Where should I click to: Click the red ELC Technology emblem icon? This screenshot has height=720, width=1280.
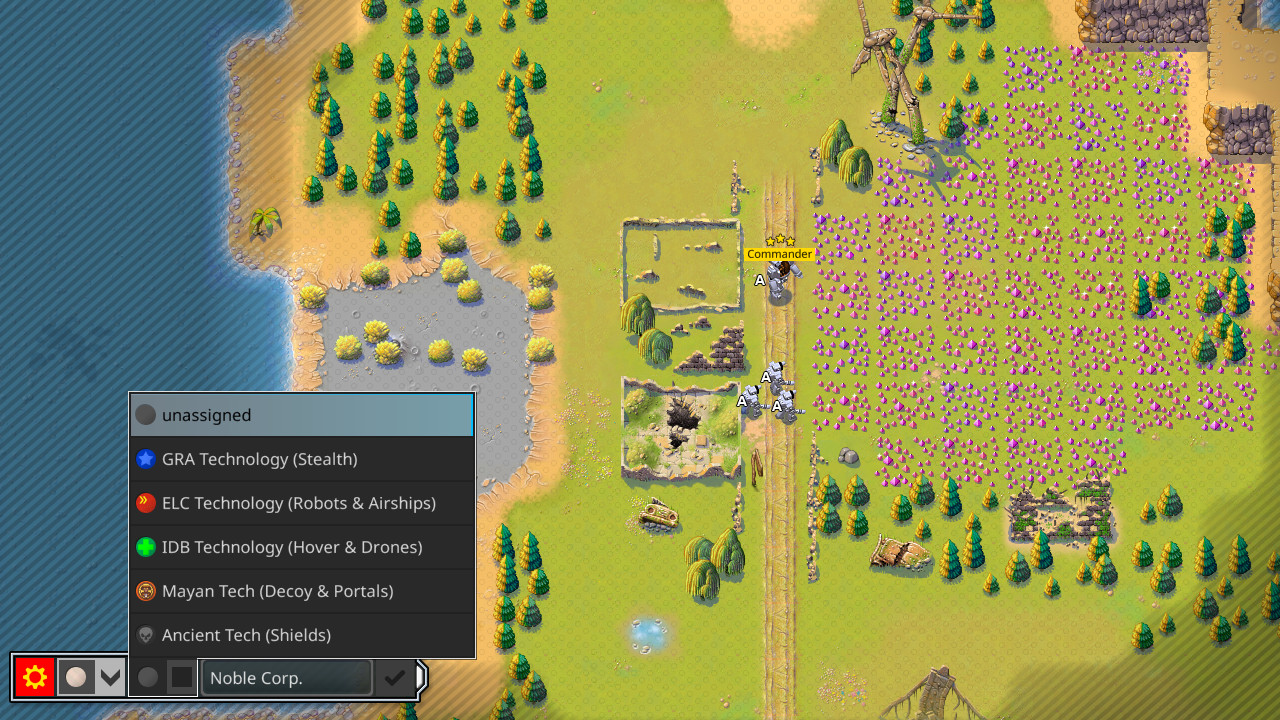(x=145, y=503)
